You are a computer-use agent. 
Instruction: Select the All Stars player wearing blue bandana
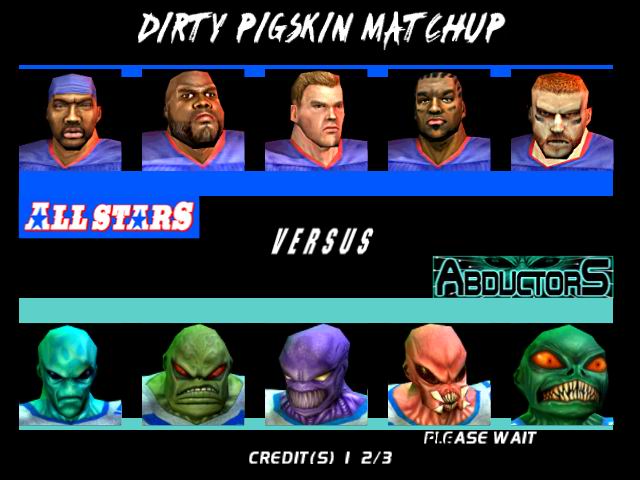click(x=70, y=120)
